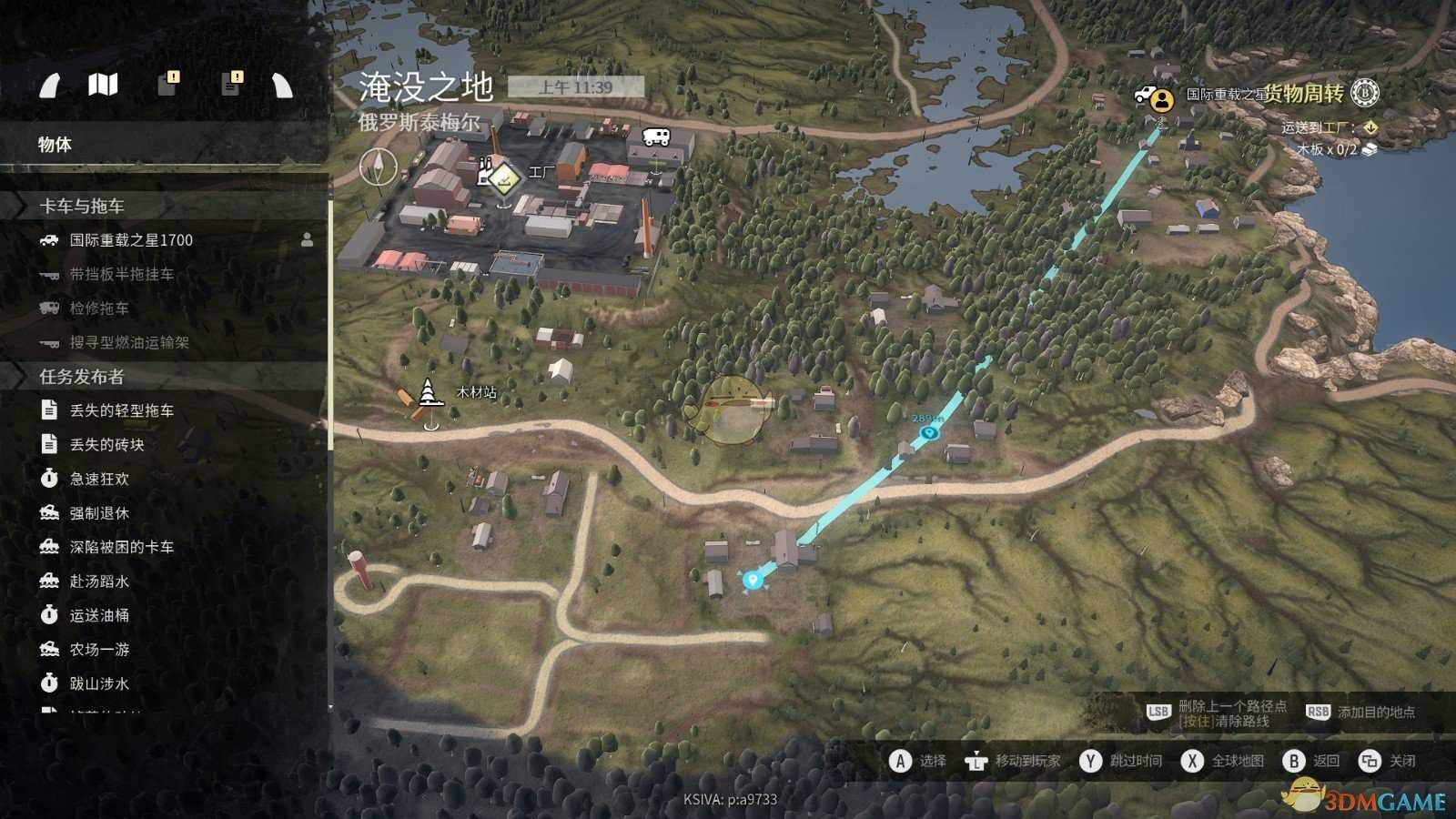Viewport: 1456px width, 819px height.
Task: Click the 工厂 factory map marker
Action: click(502, 177)
